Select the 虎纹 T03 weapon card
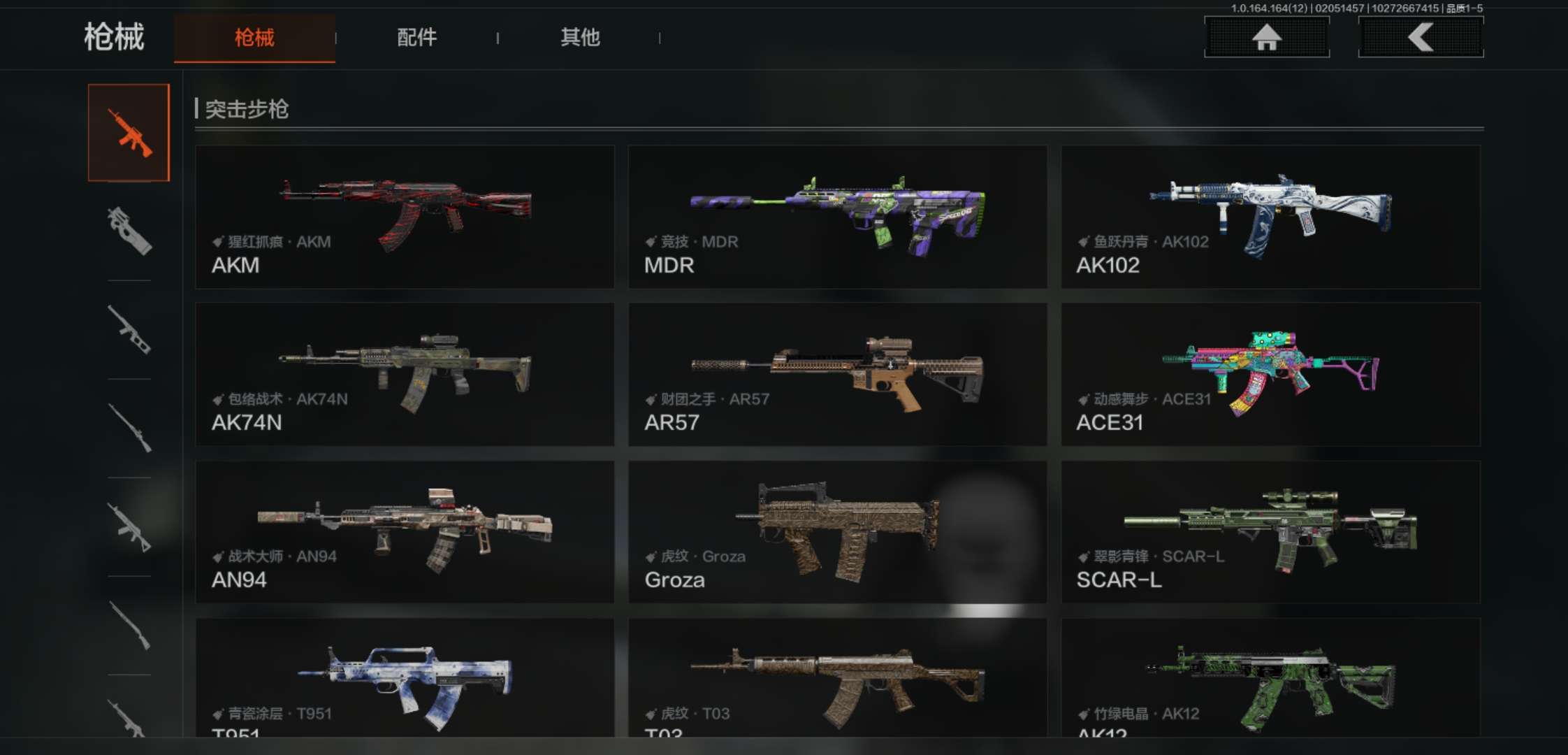 pos(837,678)
